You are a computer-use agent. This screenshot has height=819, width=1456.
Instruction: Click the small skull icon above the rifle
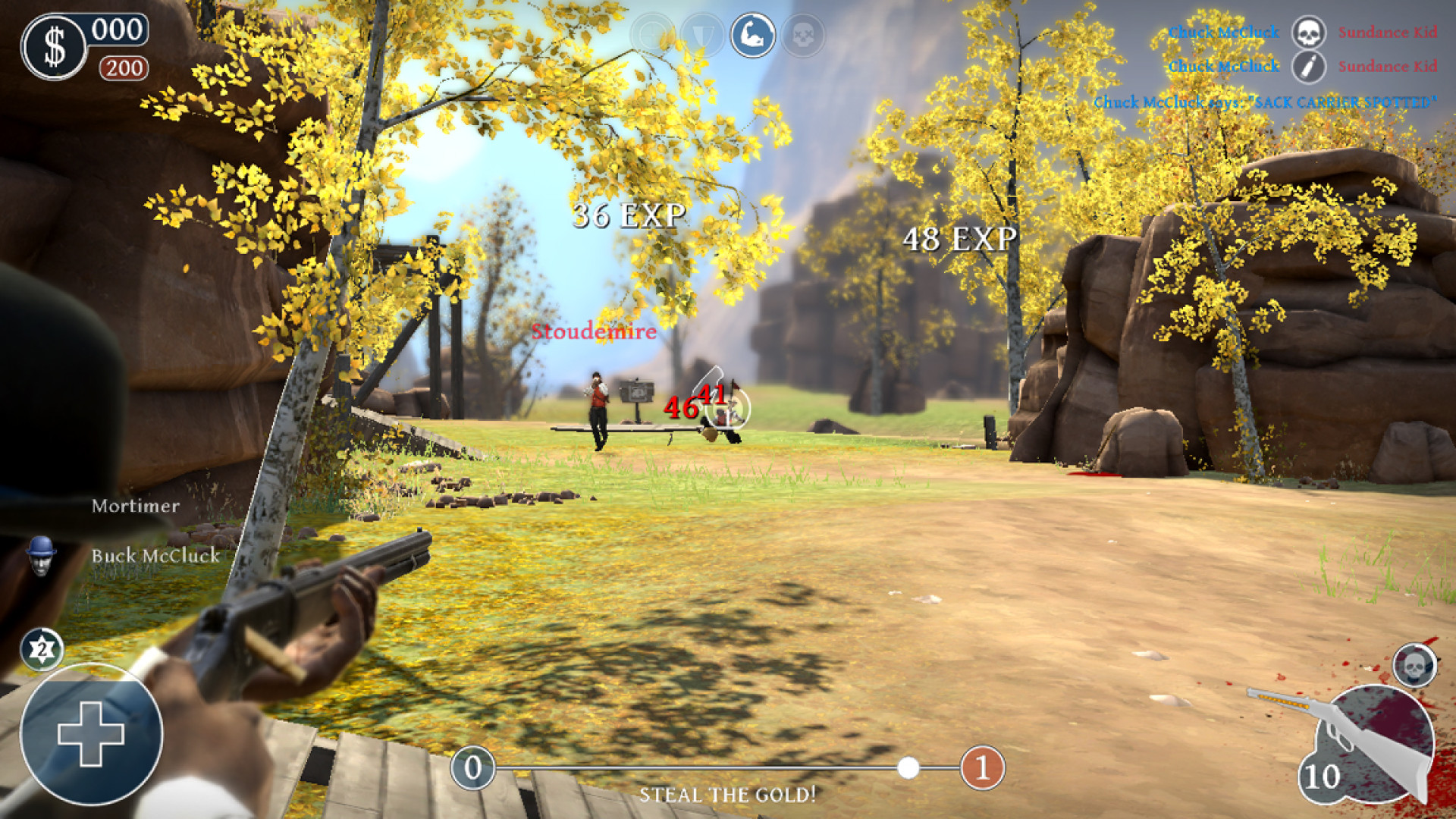[x=1414, y=667]
